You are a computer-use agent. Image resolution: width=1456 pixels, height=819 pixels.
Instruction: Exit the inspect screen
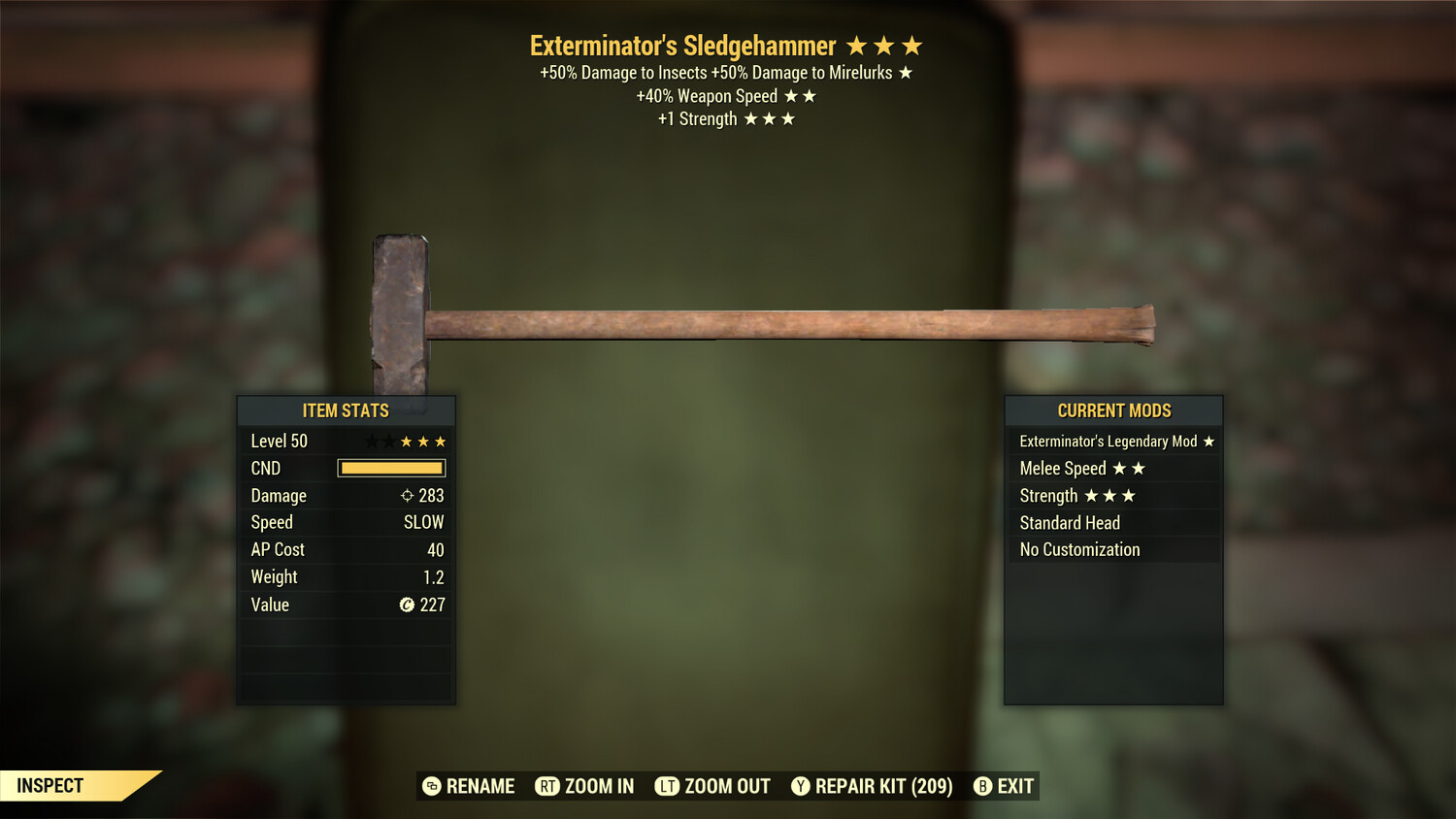click(x=1004, y=786)
